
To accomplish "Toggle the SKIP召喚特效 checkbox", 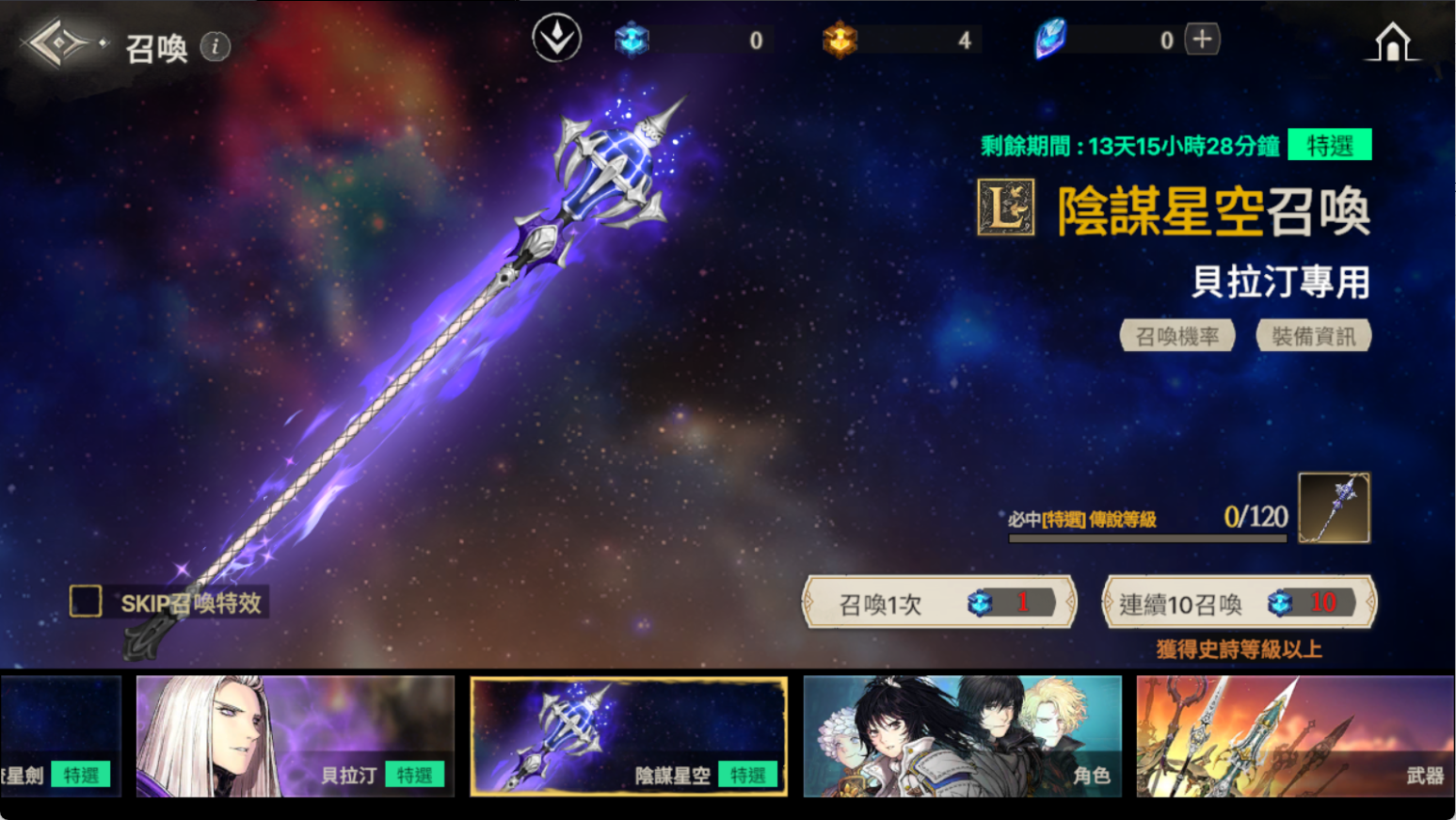I will click(86, 602).
